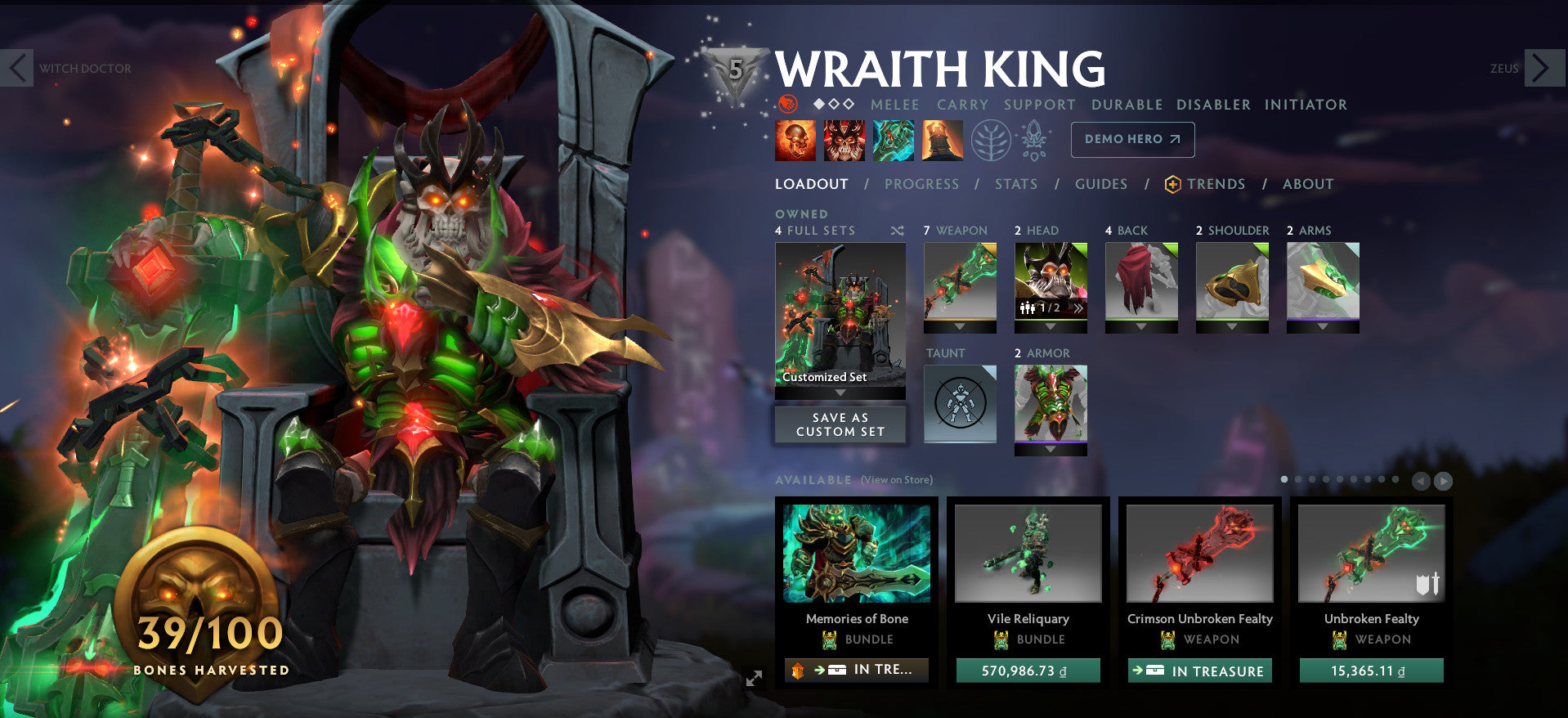Expand the Customized Set dropdown arrow
The height and width of the screenshot is (718, 1568).
click(840, 392)
